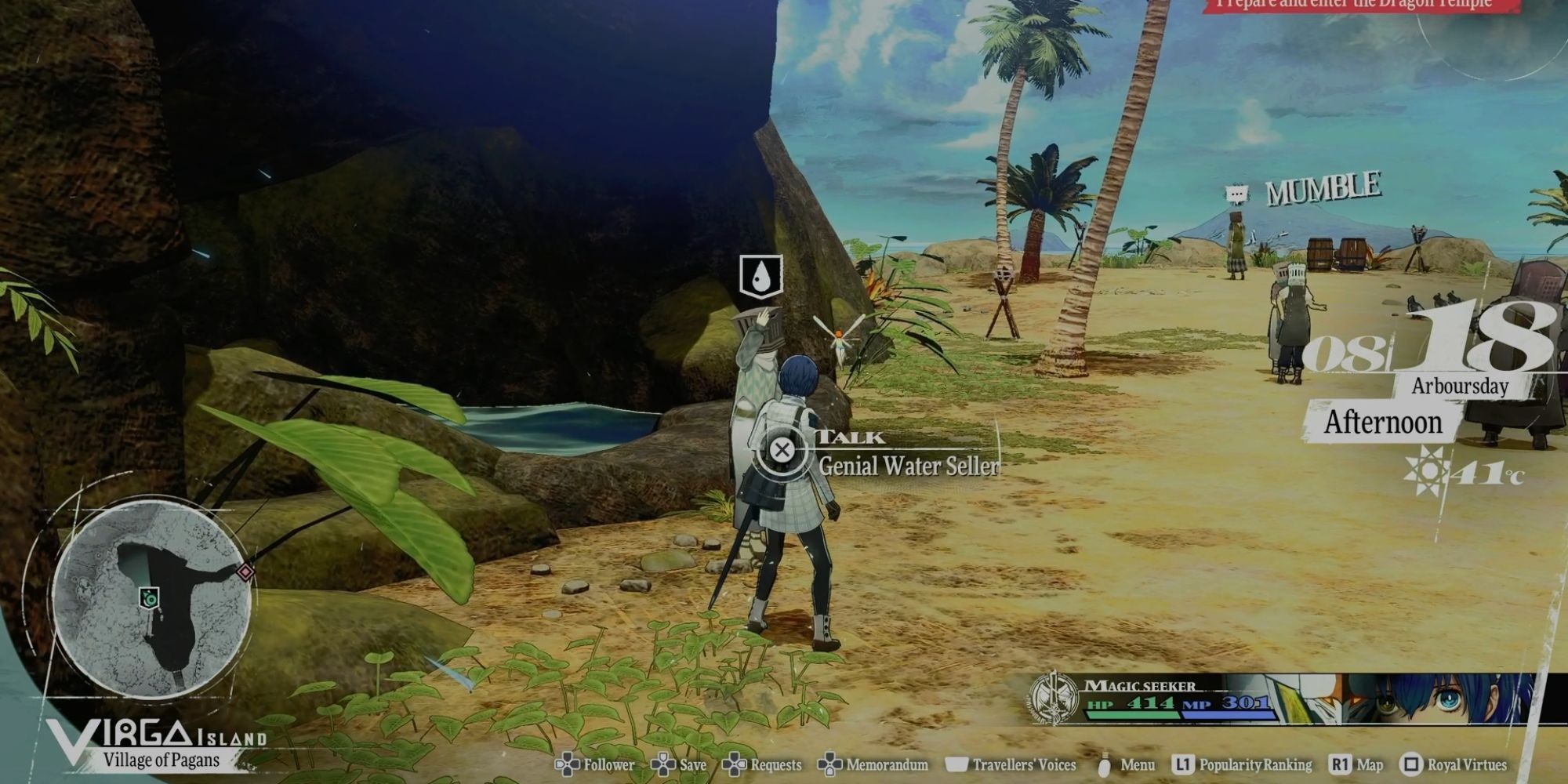Choose the Save option in the bottom bar

(692, 764)
